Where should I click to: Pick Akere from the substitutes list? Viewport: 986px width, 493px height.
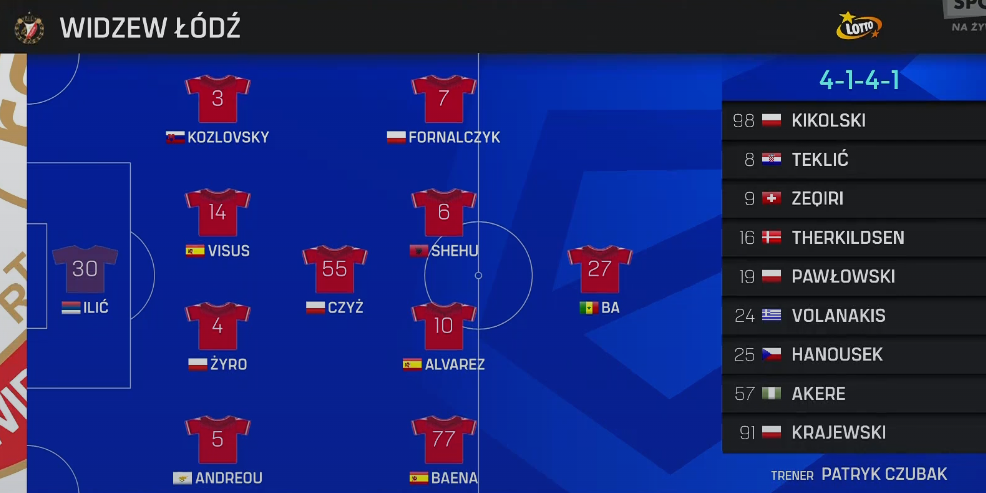coord(853,394)
